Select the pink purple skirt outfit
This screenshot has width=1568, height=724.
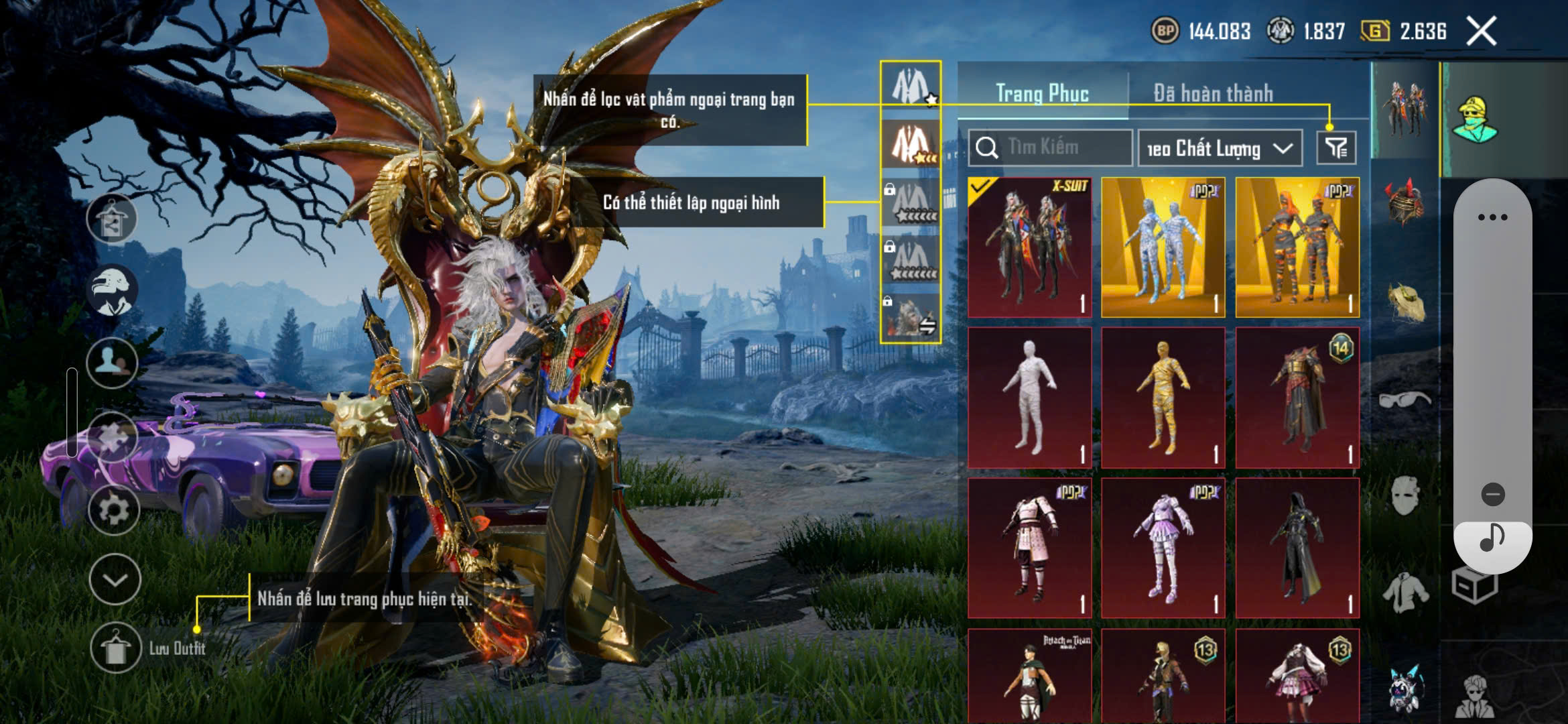1163,548
